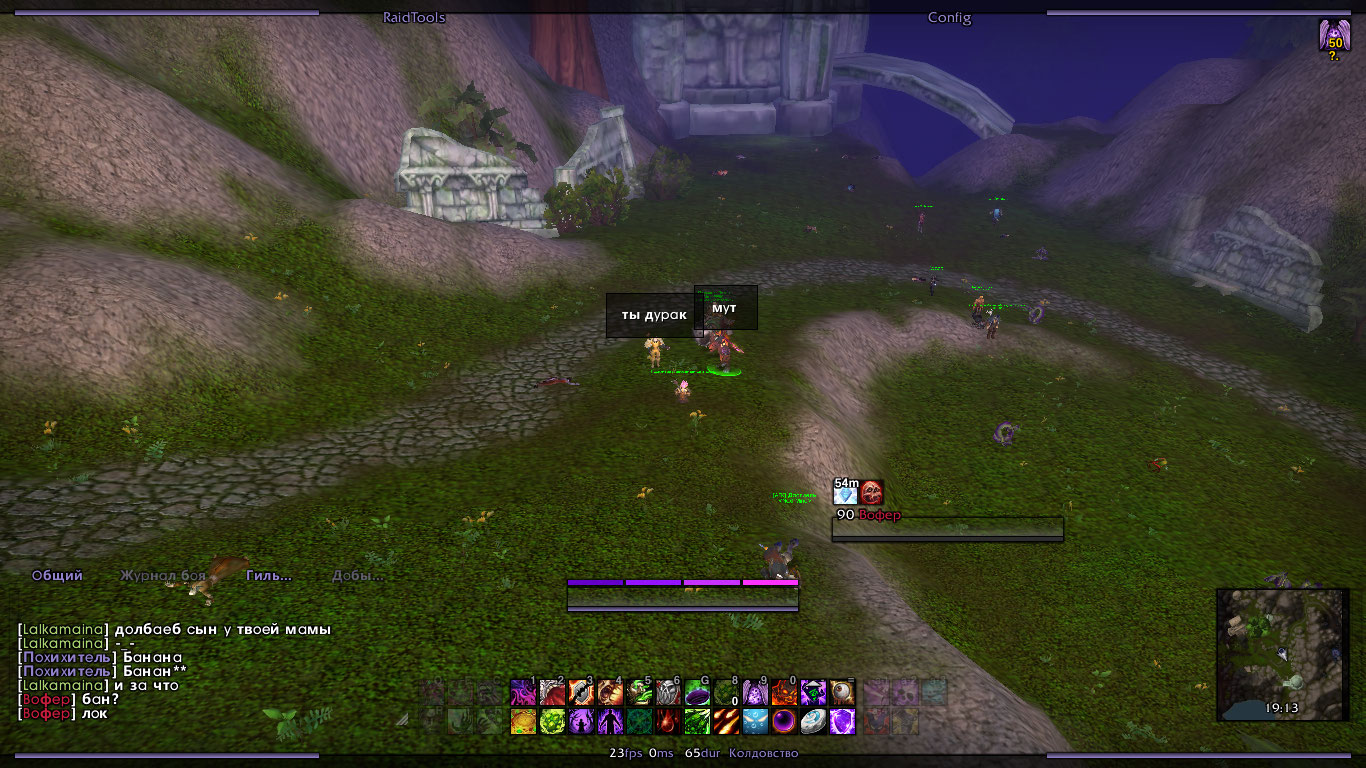1366x768 pixels.
Task: Open the RaidTools panel
Action: [x=414, y=17]
